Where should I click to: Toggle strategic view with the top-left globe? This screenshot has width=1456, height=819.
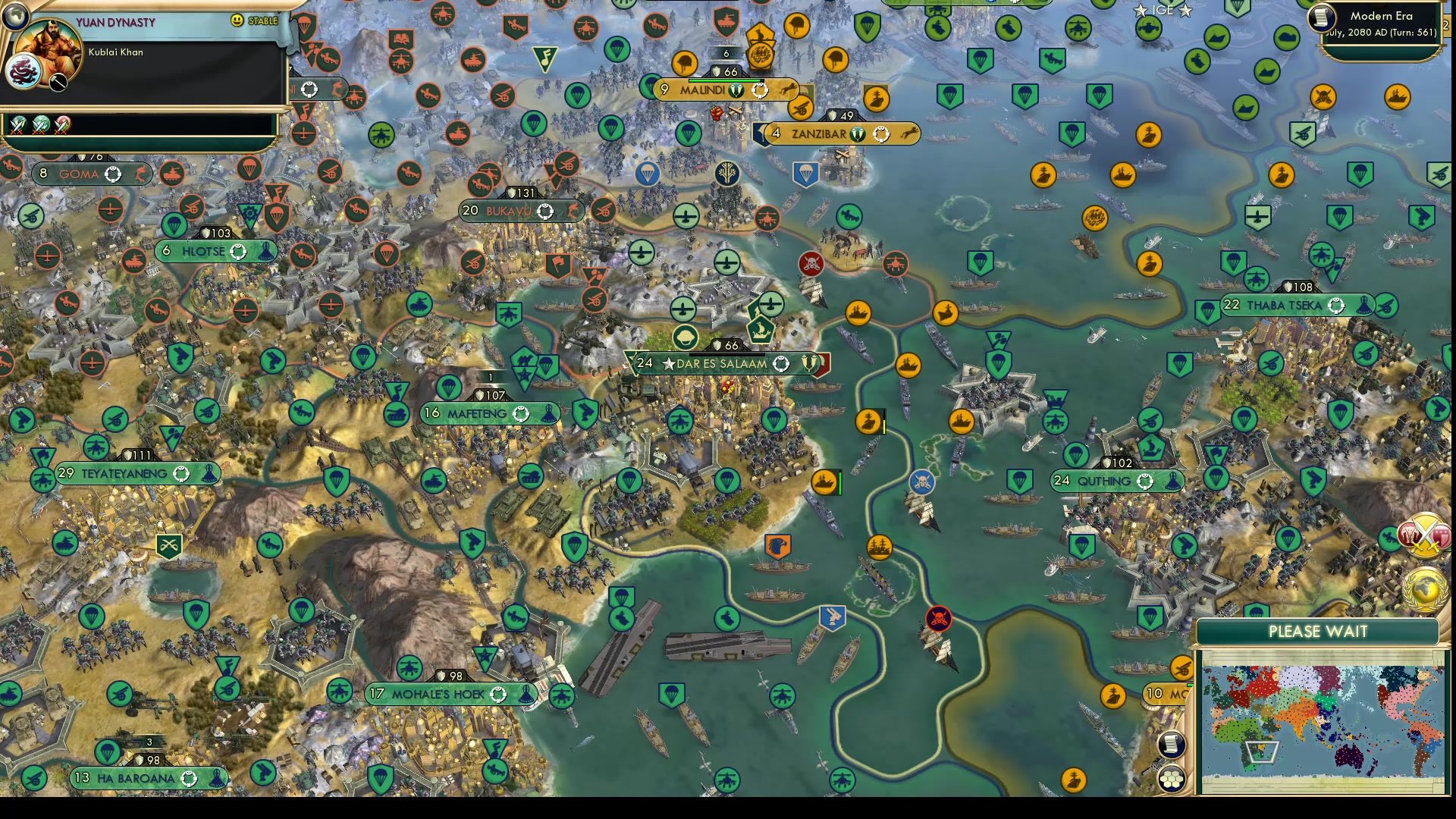pyautogui.click(x=15, y=17)
